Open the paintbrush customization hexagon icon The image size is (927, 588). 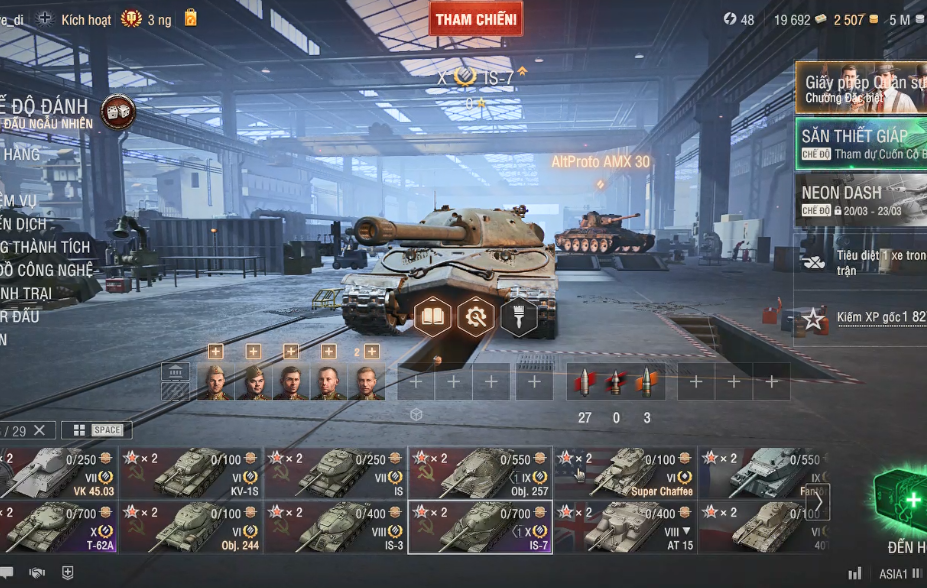click(518, 317)
